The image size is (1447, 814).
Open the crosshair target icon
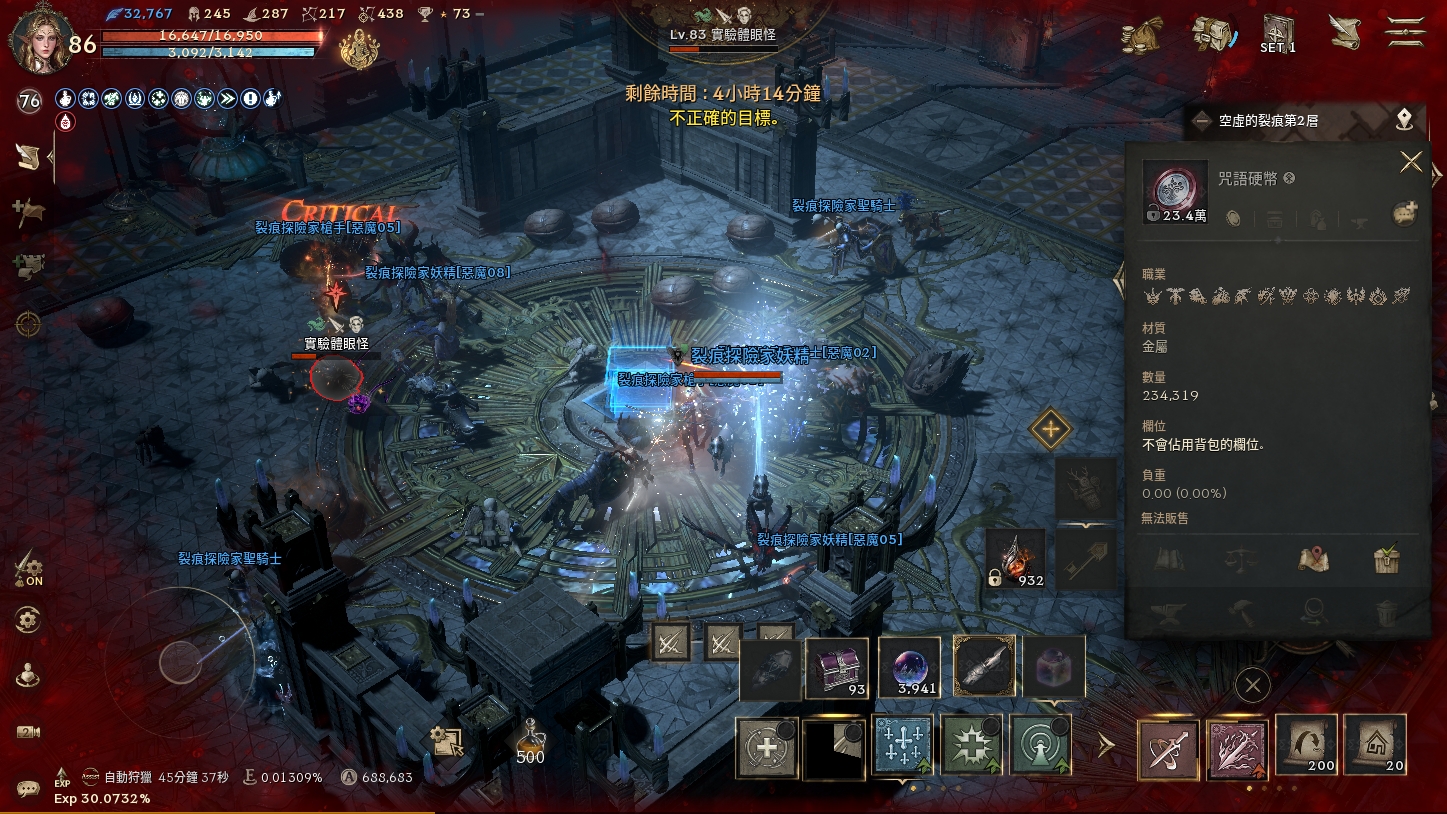point(28,323)
